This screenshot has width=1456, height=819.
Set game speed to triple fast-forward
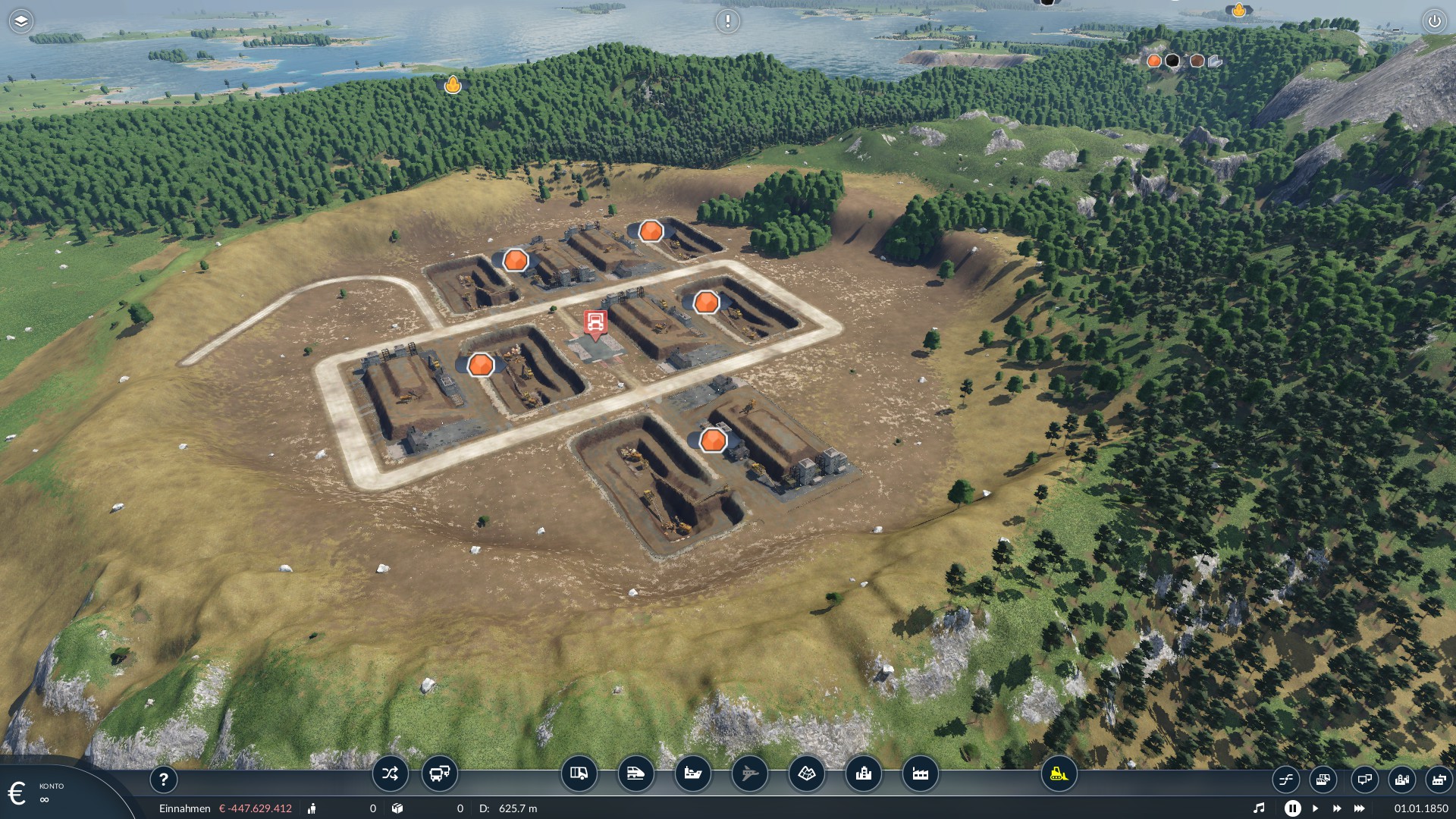[x=1360, y=808]
